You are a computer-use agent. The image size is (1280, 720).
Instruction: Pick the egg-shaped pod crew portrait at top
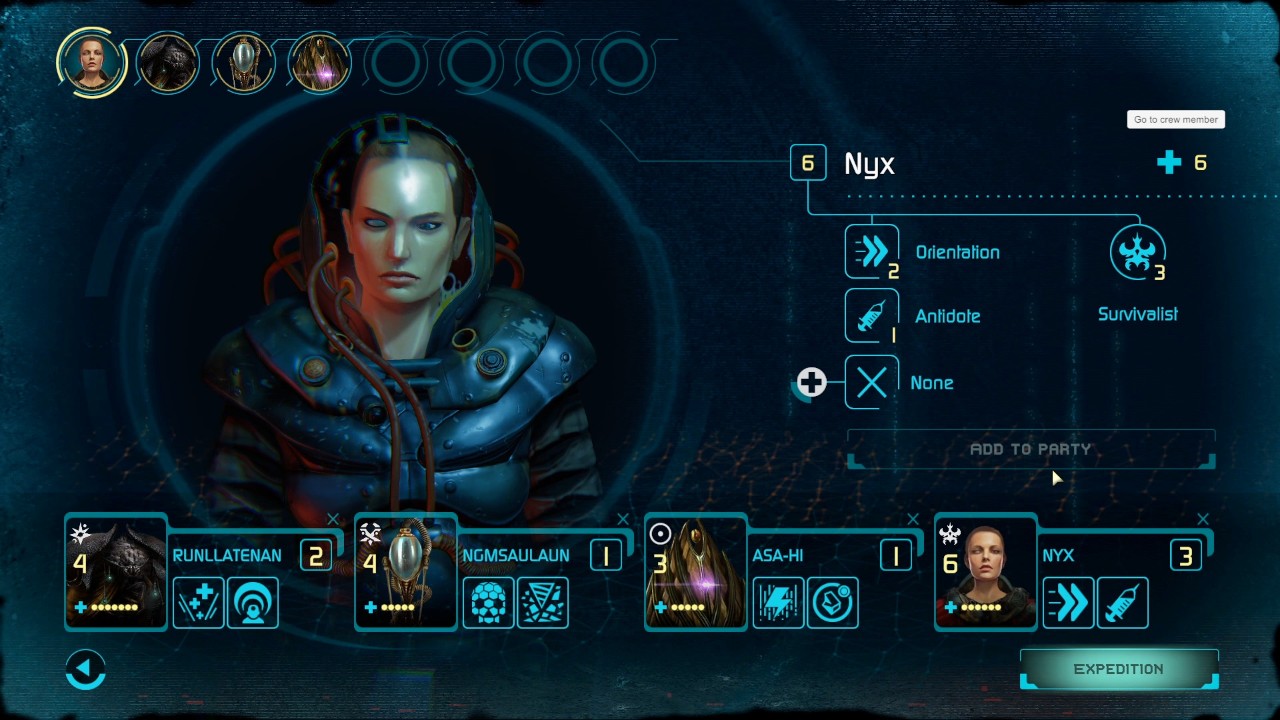pos(243,63)
